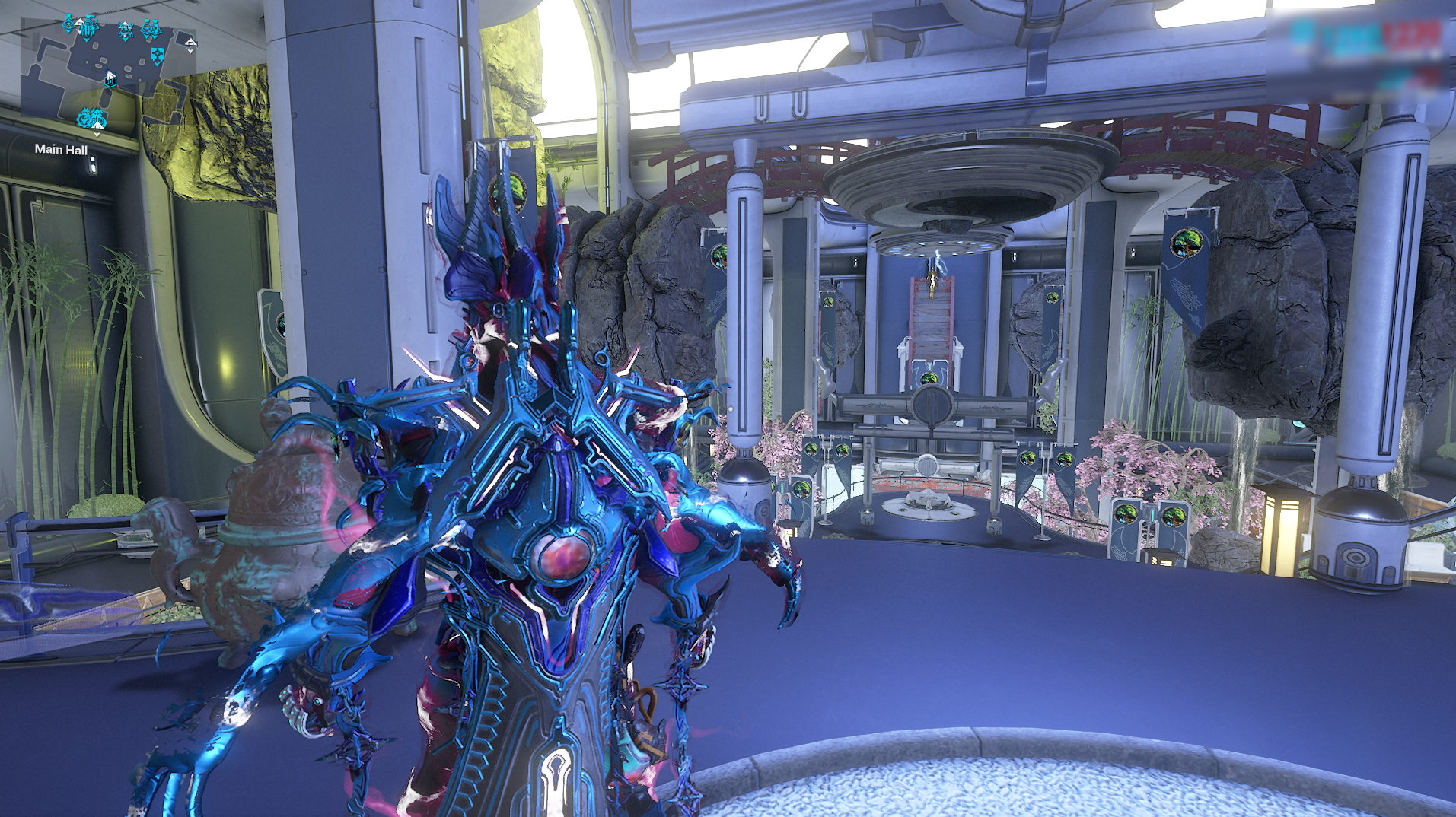Screen dimensions: 1456x817
Task: Select the crosshair shield marker on minimap
Action: pos(158,56)
